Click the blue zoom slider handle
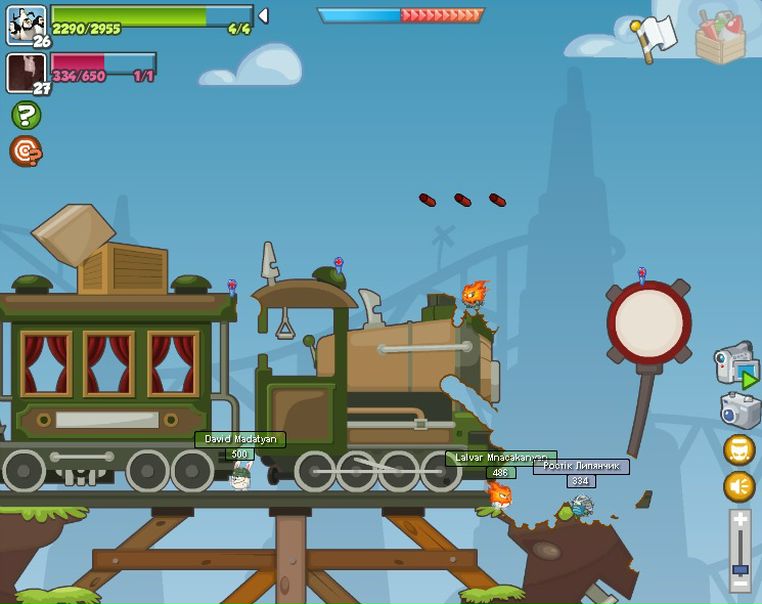Screen dimensions: 762x604 point(739,570)
